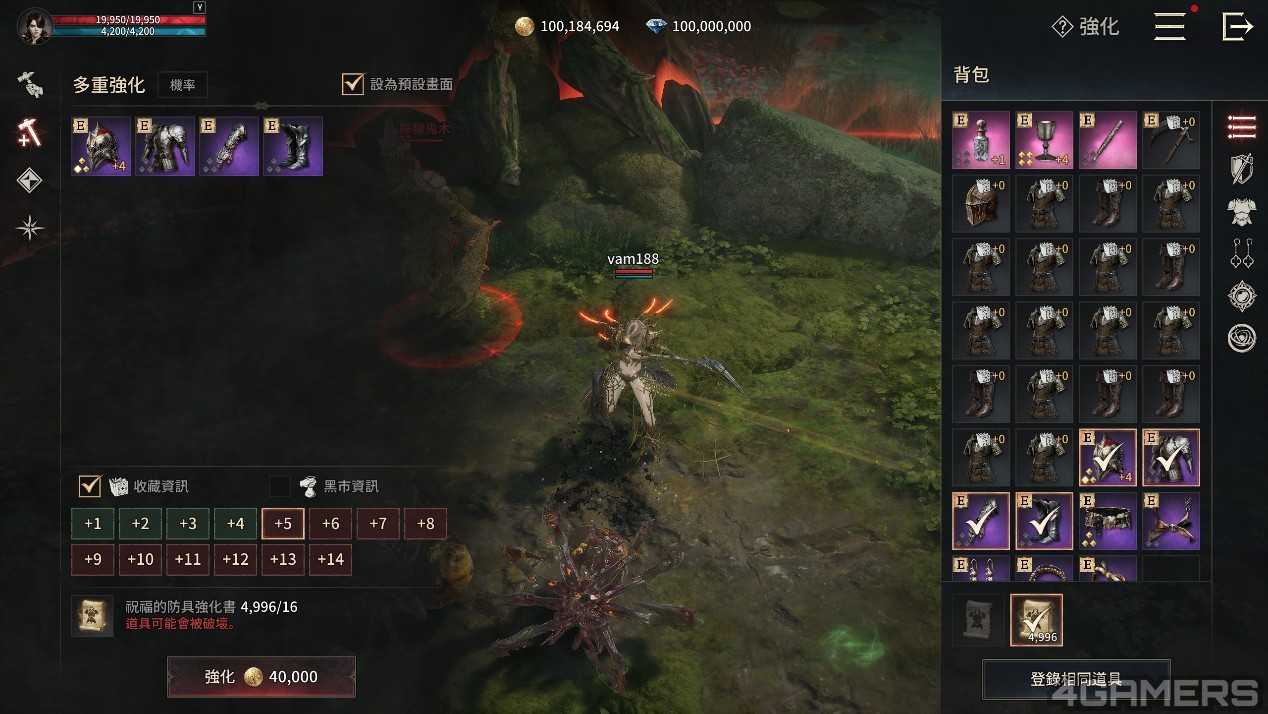1268x714 pixels.
Task: Exit the enhancement screen via door icon
Action: point(1237,27)
